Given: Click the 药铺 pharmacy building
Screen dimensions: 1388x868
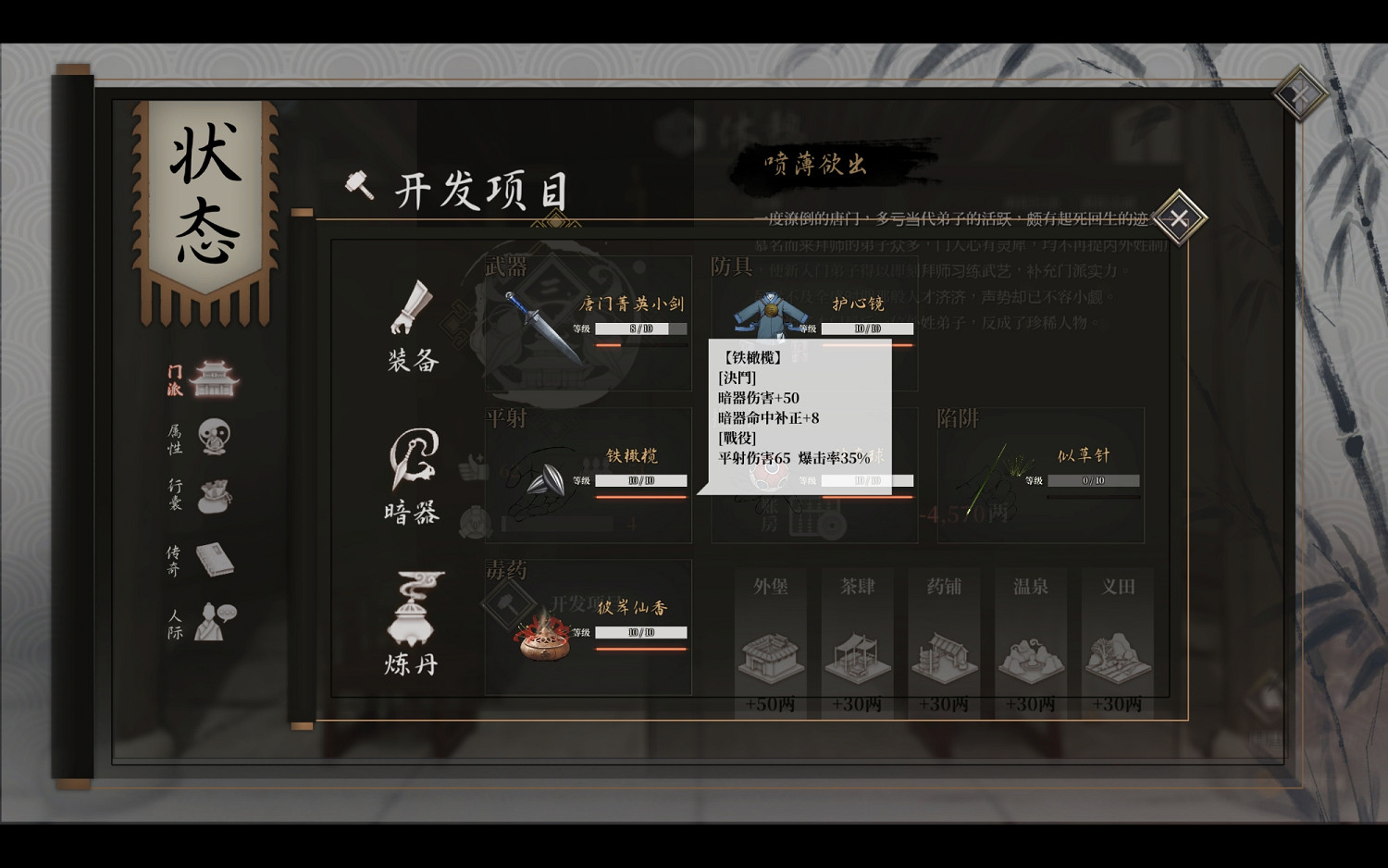Looking at the screenshot, I should (945, 657).
